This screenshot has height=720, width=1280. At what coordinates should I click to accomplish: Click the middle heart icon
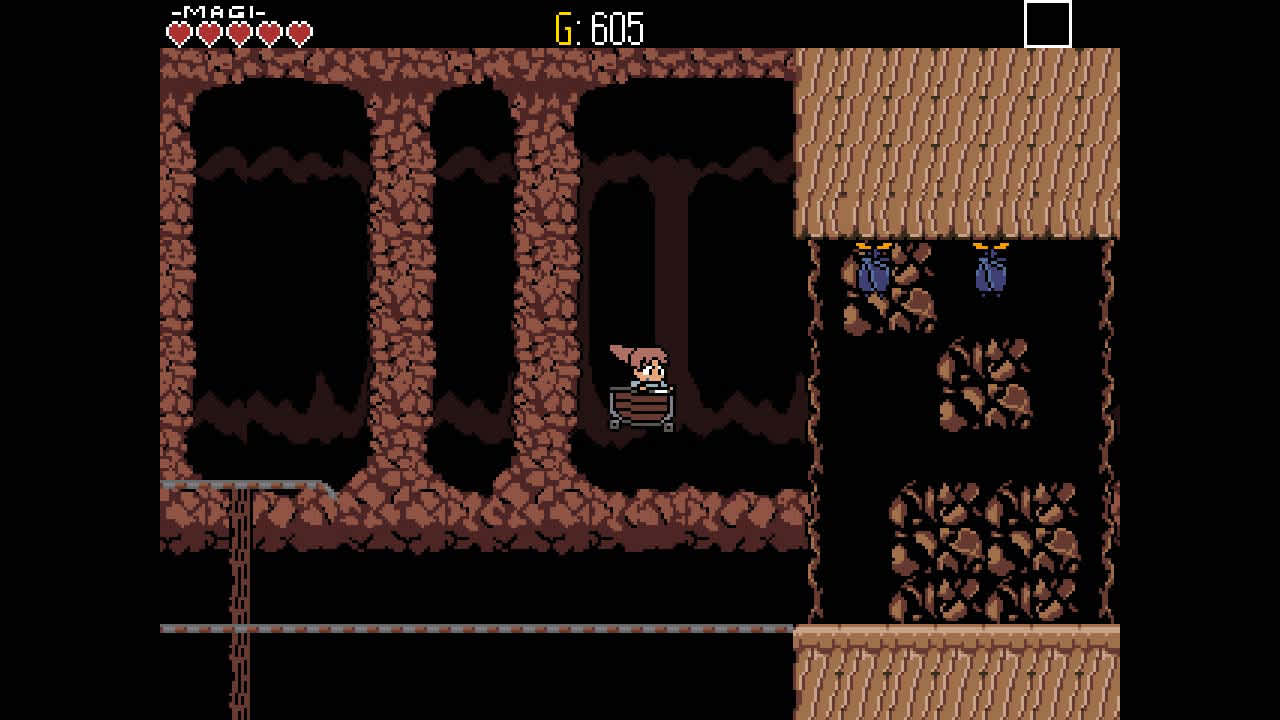(238, 31)
